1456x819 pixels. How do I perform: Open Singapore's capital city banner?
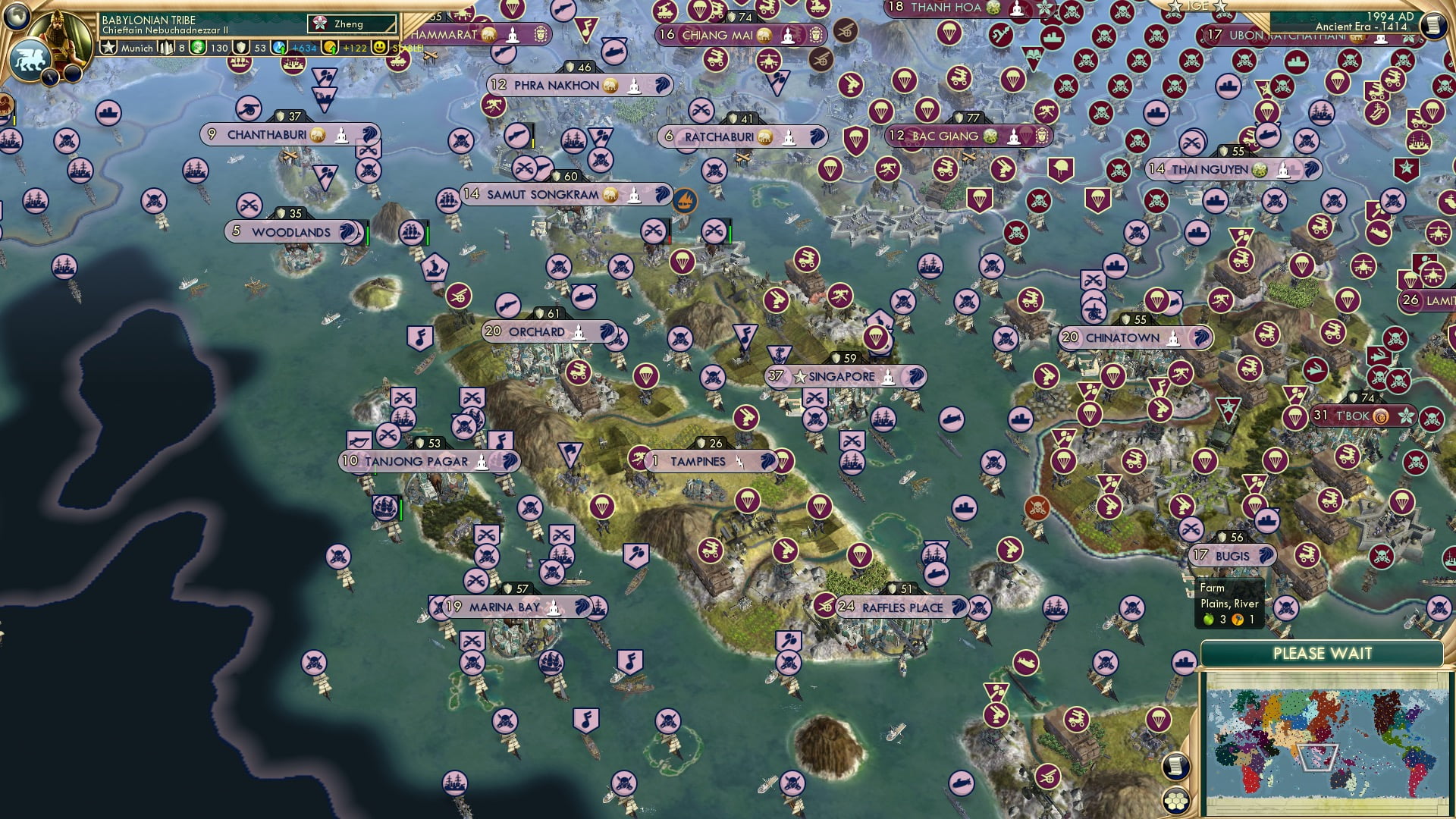[x=842, y=375]
